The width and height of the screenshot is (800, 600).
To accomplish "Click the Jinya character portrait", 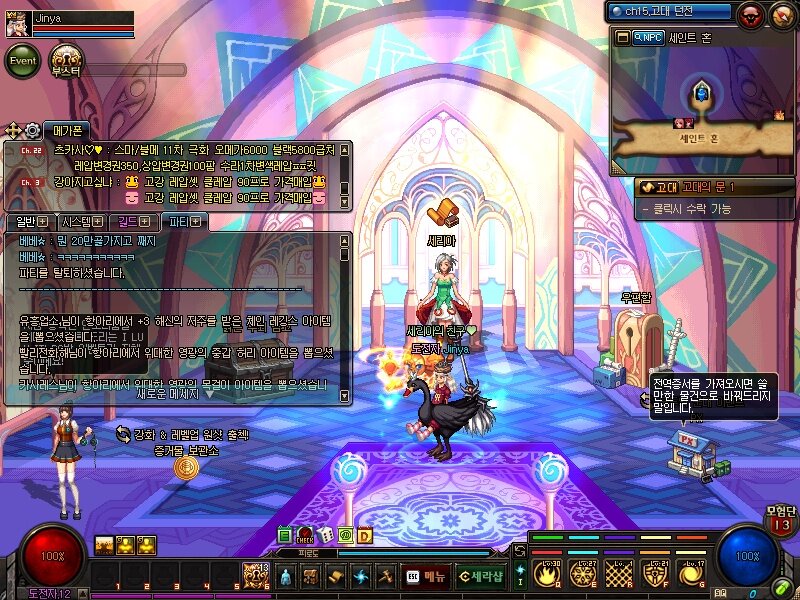I will (x=17, y=26).
